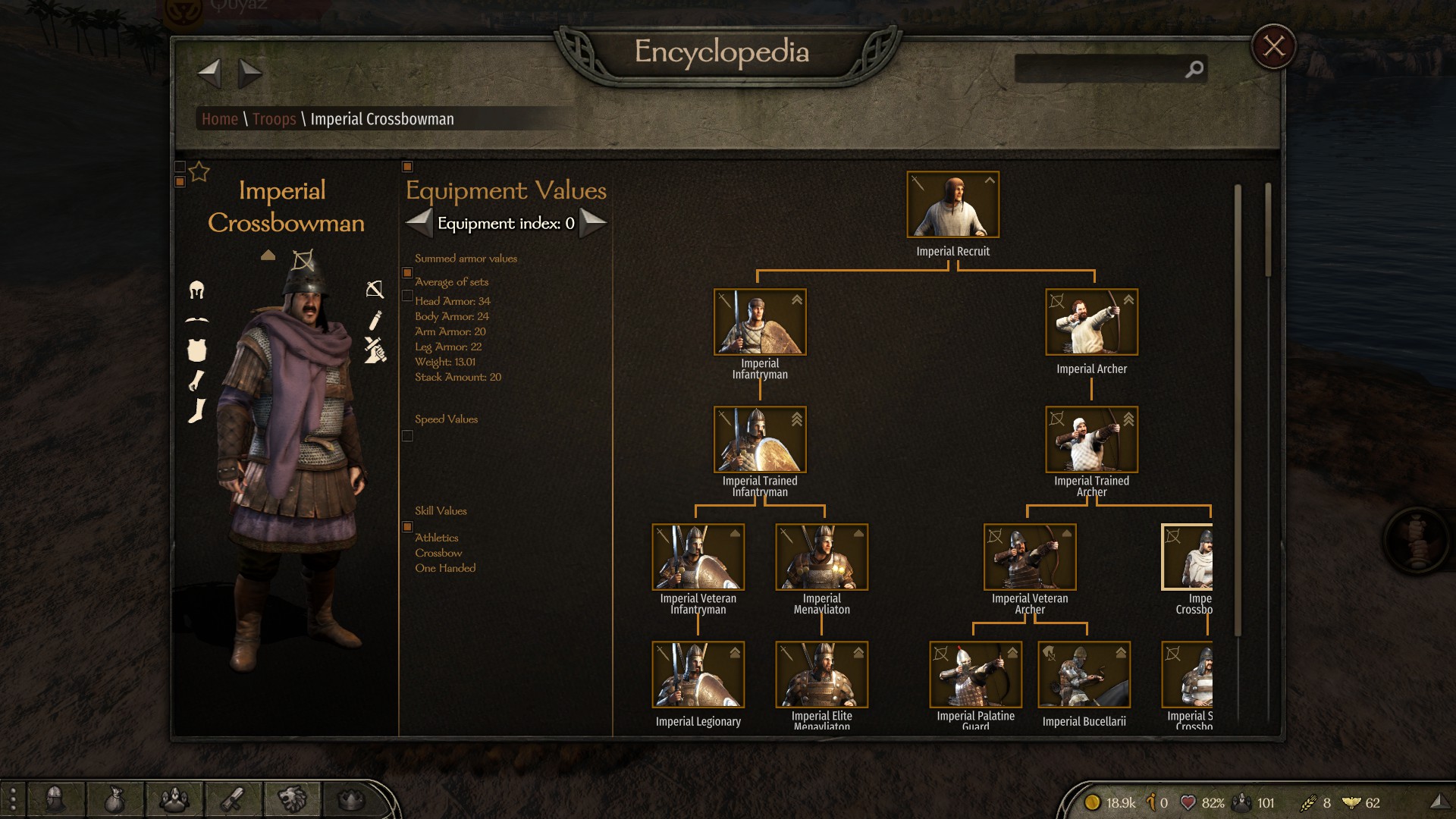View Imperial Bucellarii troop details
The height and width of the screenshot is (819, 1456).
[1084, 675]
